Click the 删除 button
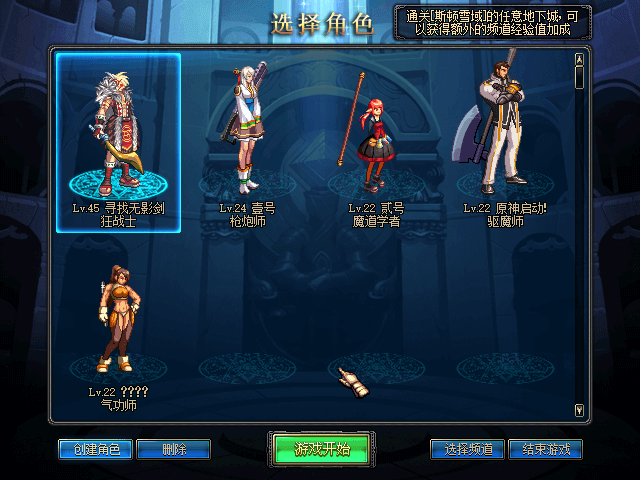The image size is (640, 480). [x=174, y=450]
